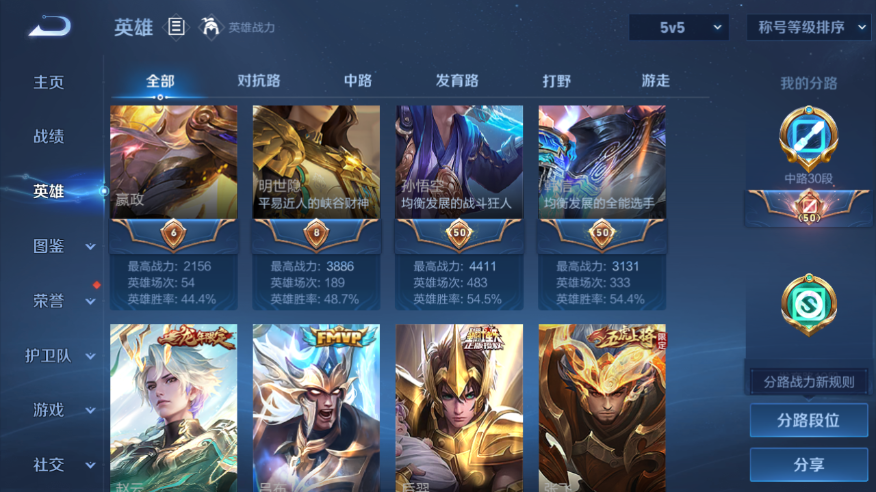
Task: Switch to the 打野 tab
Action: pos(557,81)
